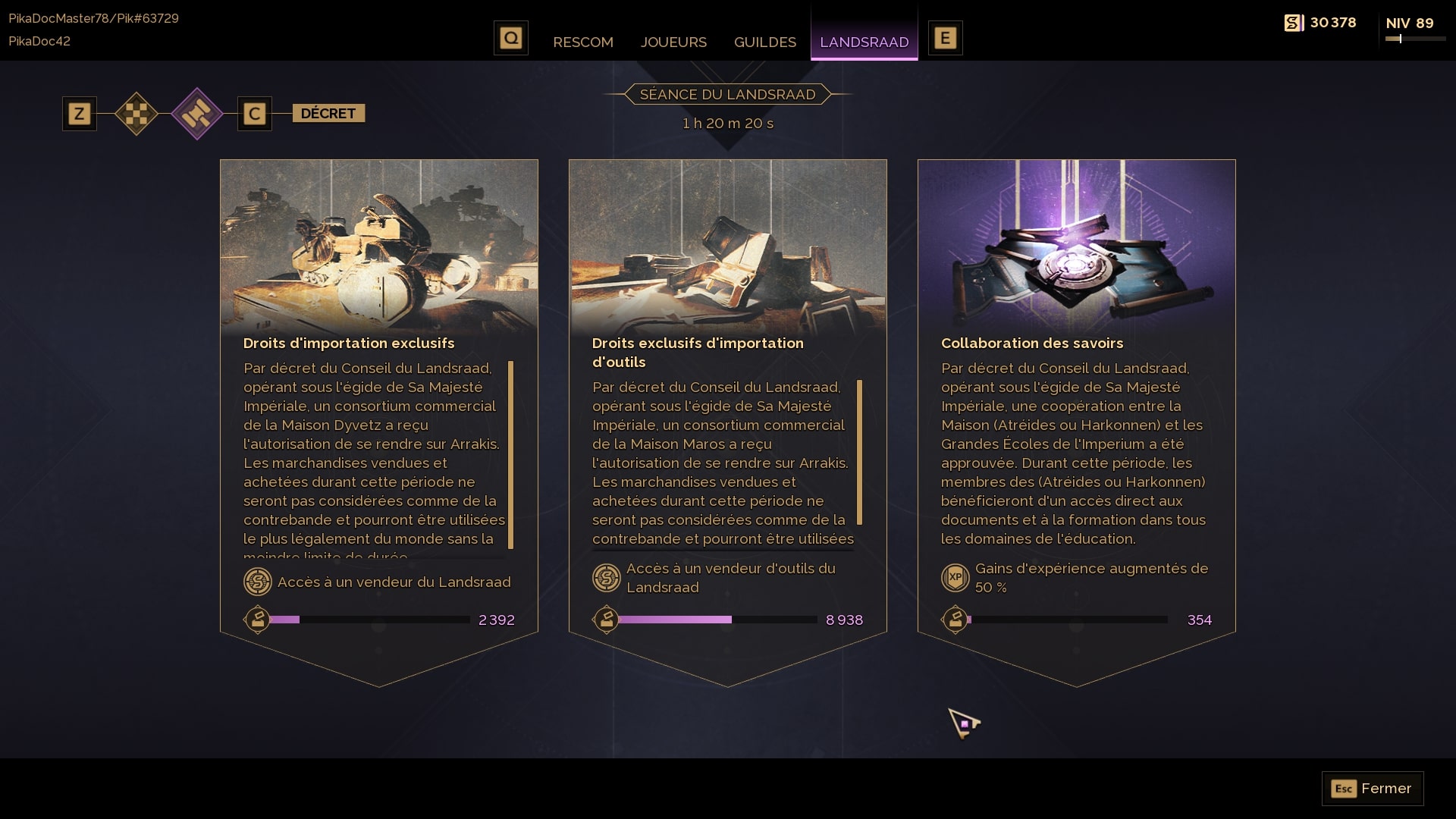Image resolution: width=1456 pixels, height=819 pixels.
Task: Select the Droits exclusifs d'importation d'outils card
Action: point(727,250)
